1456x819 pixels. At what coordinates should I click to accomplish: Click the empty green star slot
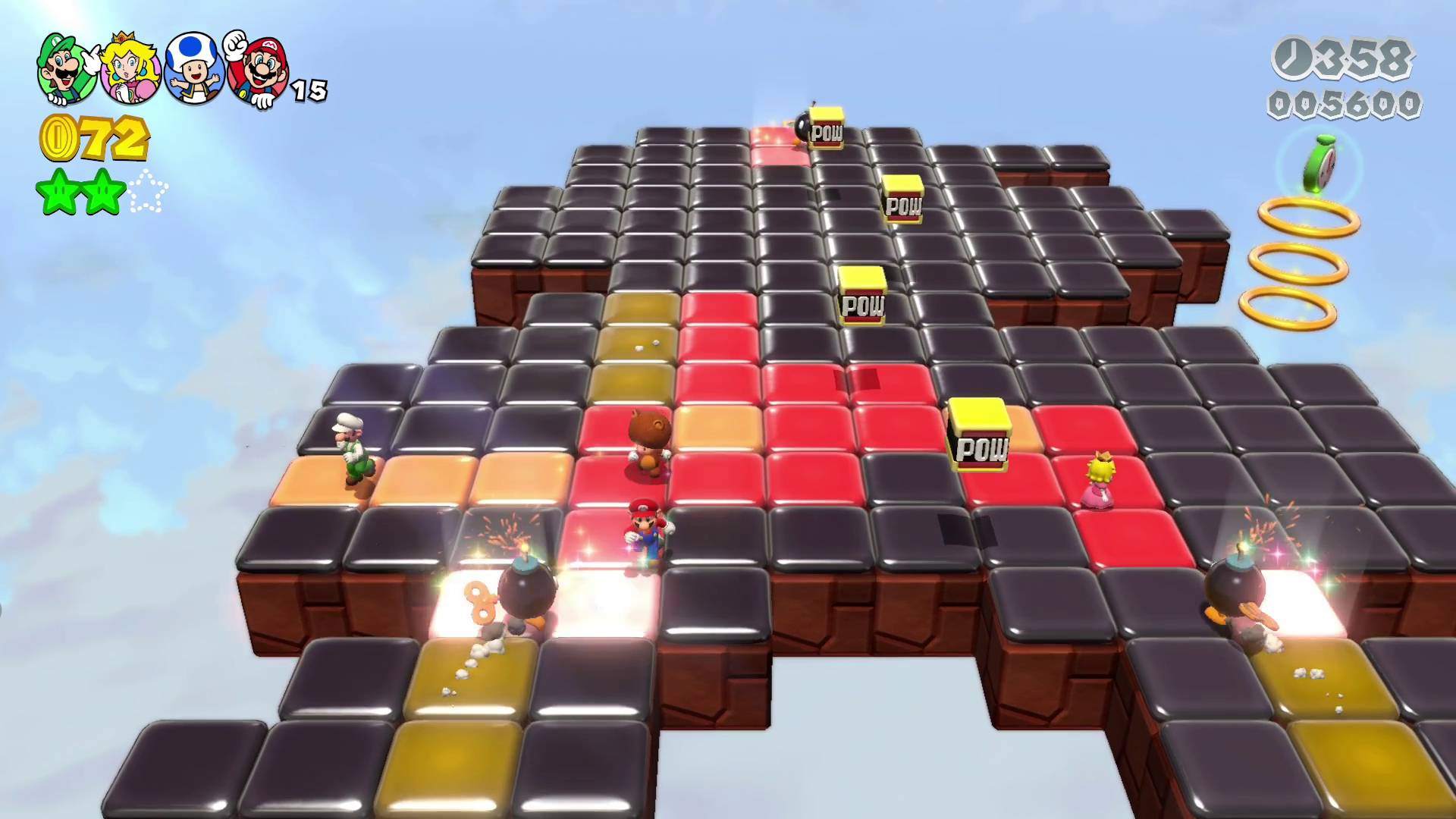pyautogui.click(x=148, y=193)
